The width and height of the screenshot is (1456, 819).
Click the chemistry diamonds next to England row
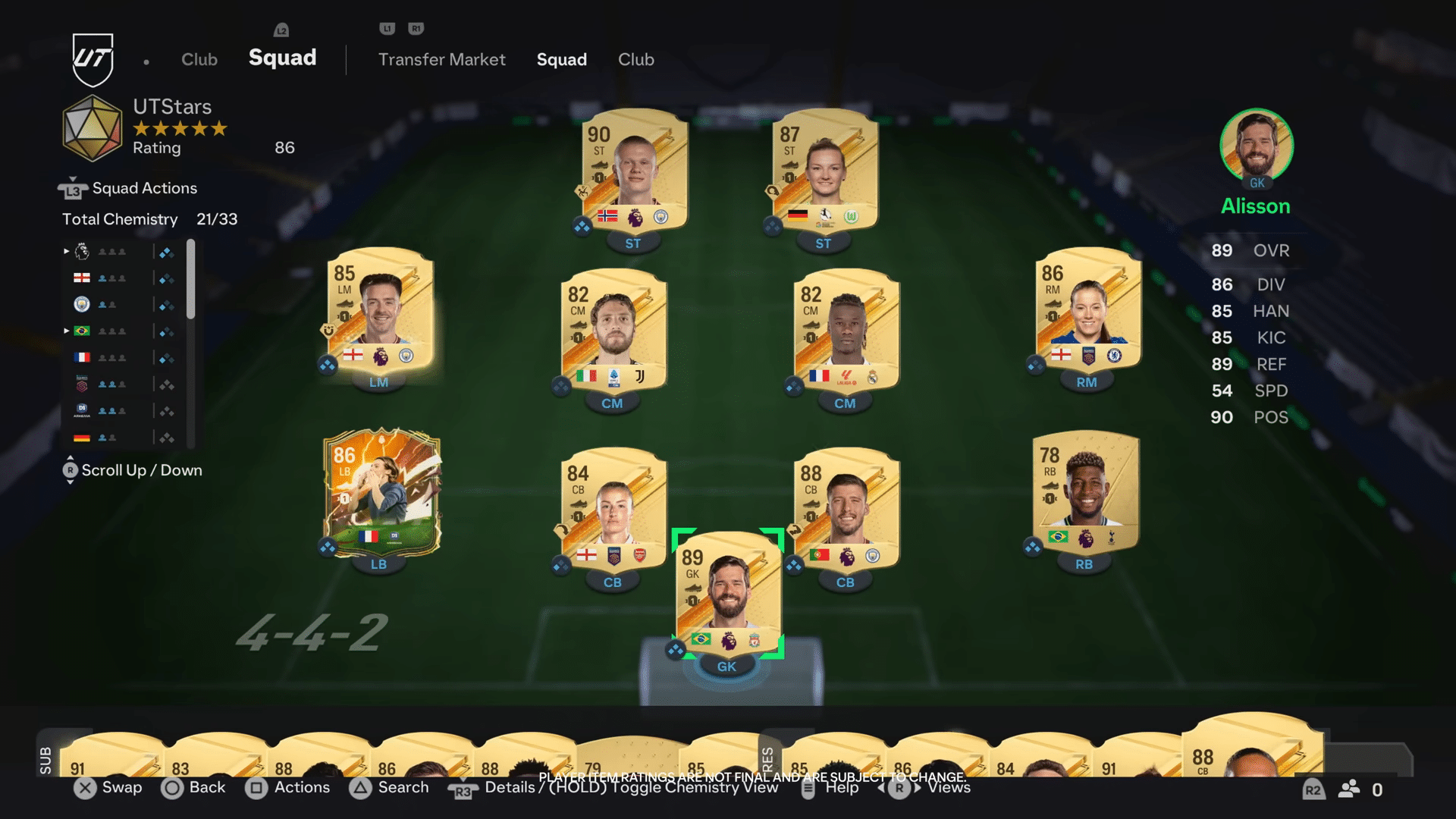coord(168,278)
